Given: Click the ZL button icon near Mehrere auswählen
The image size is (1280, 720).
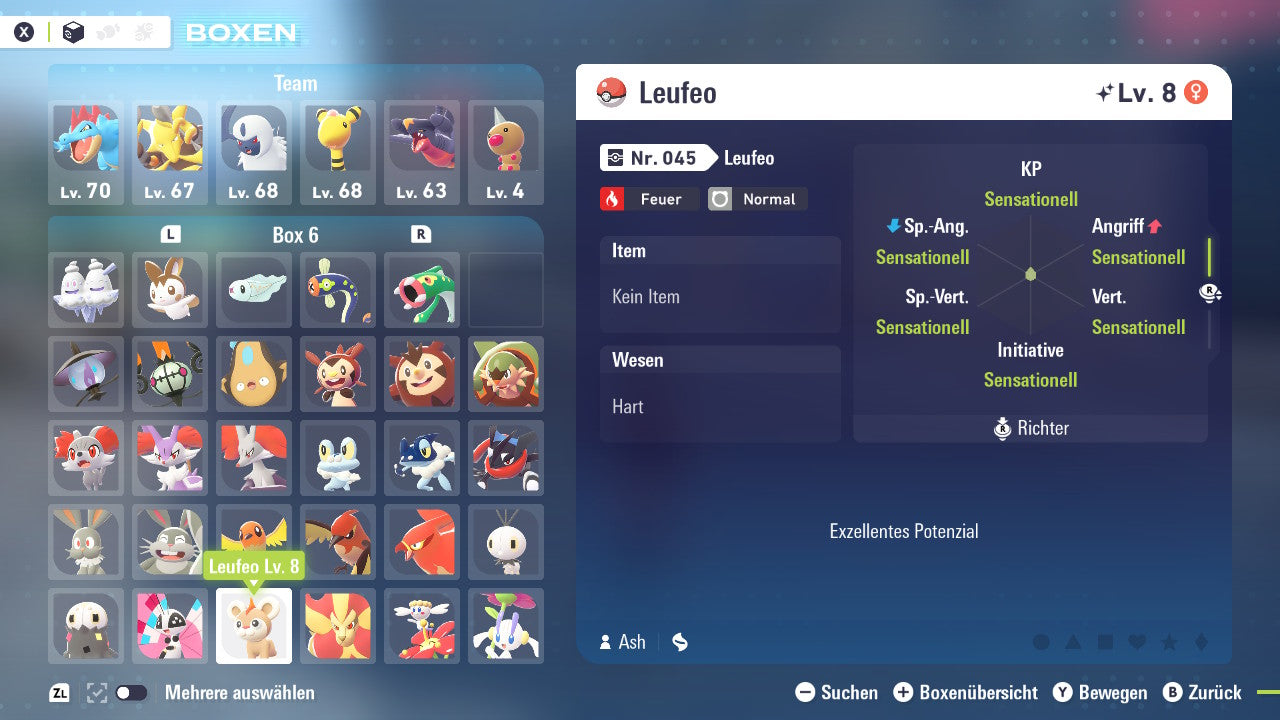Looking at the screenshot, I should coord(57,692).
